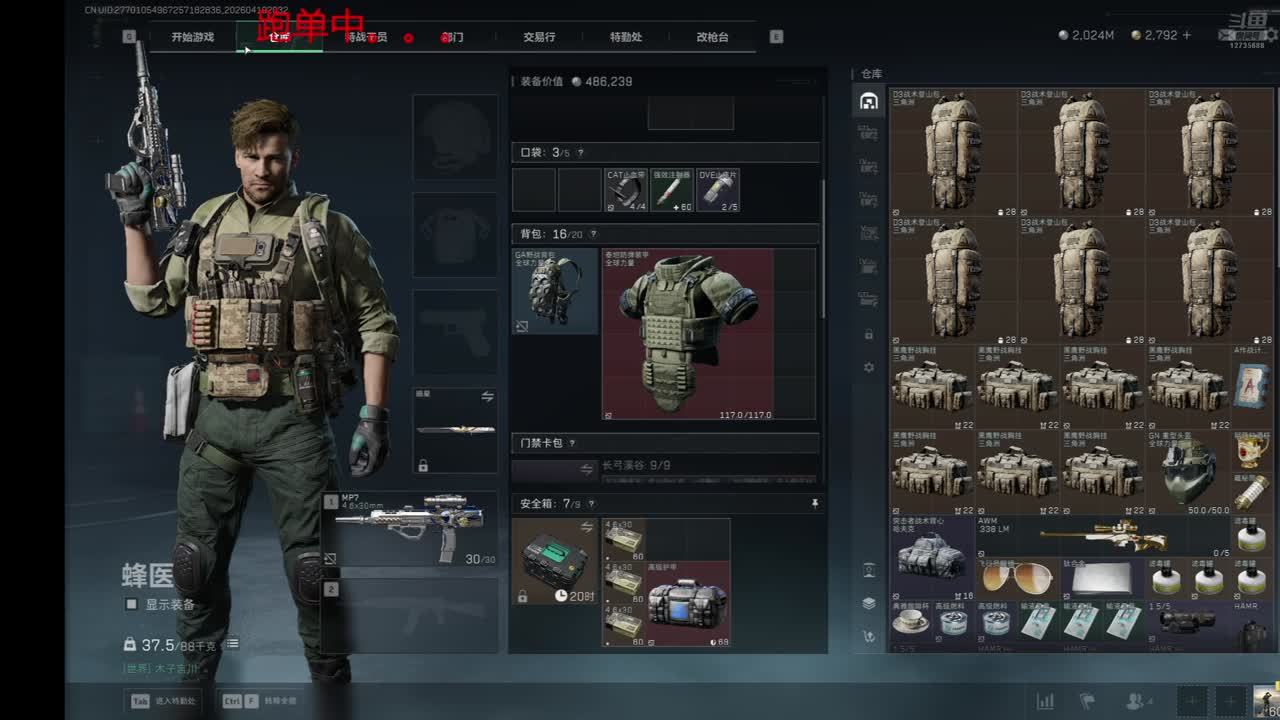Select the MP7 weapon slot
The image size is (1280, 720).
(411, 530)
